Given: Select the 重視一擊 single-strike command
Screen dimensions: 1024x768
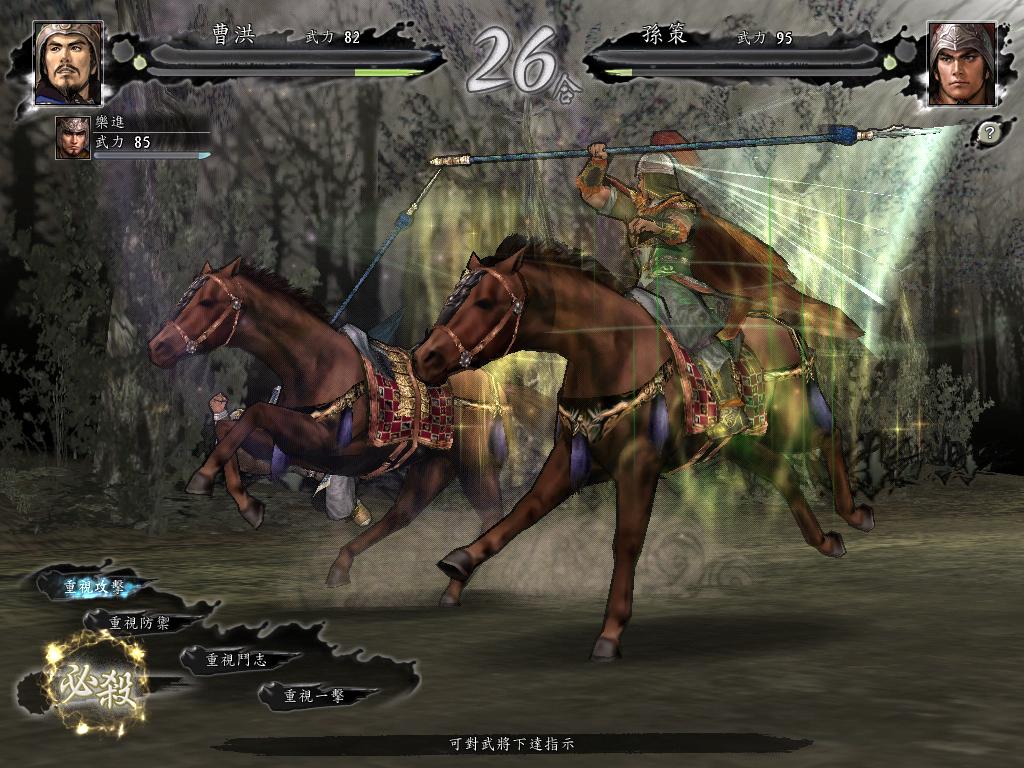Looking at the screenshot, I should tap(315, 695).
